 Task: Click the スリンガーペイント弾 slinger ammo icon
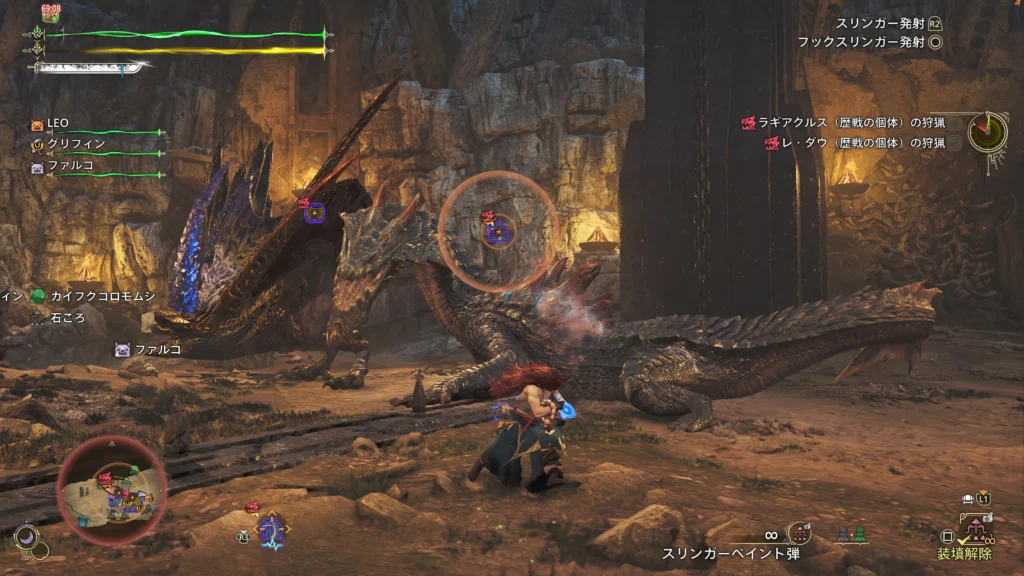[798, 533]
